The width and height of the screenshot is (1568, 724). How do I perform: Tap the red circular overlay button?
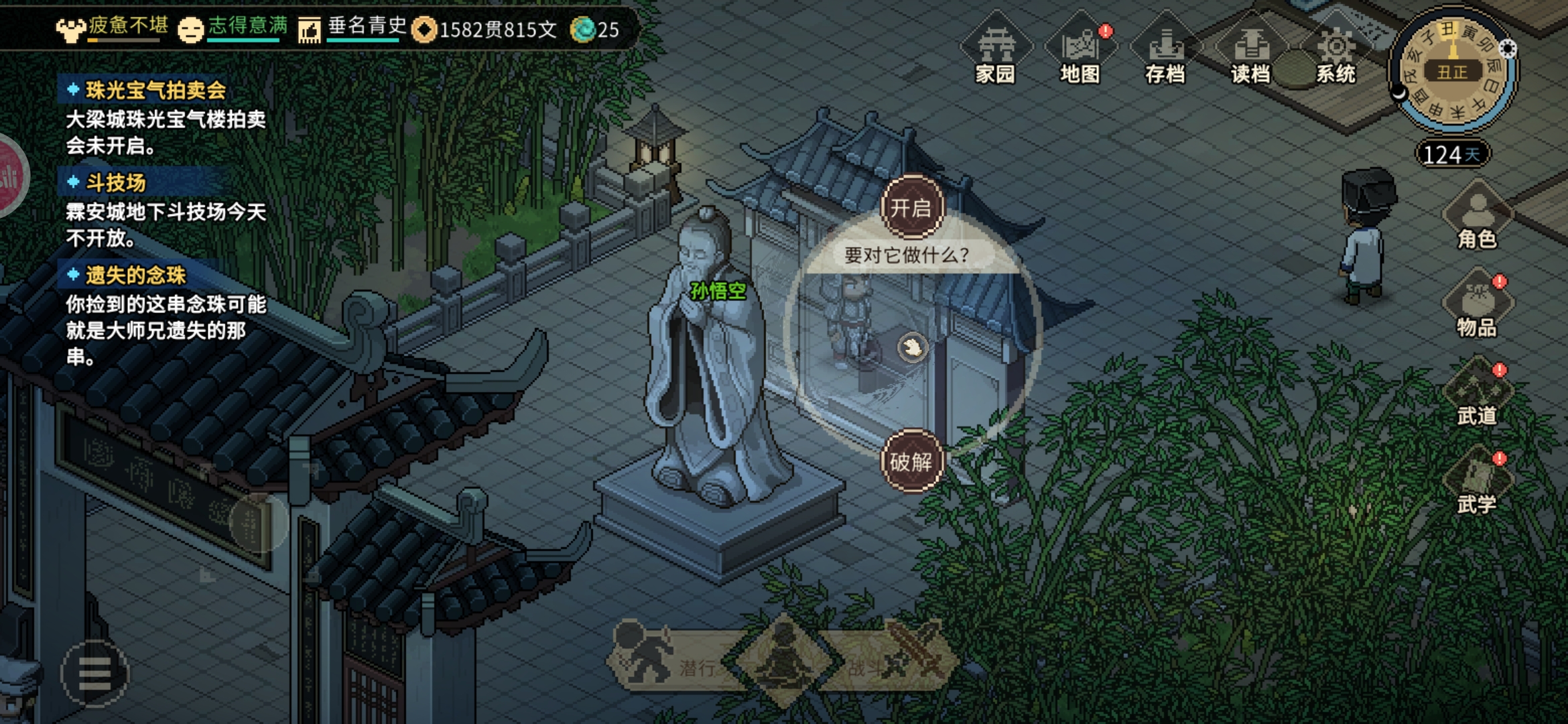[x=11, y=176]
